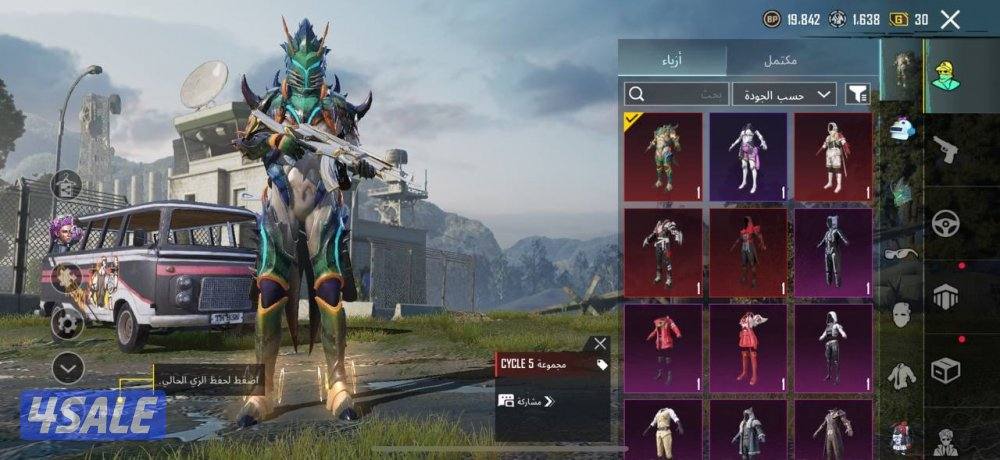Open the pistol weapons category
Image resolution: width=1000 pixels, height=460 pixels.
coord(944,150)
